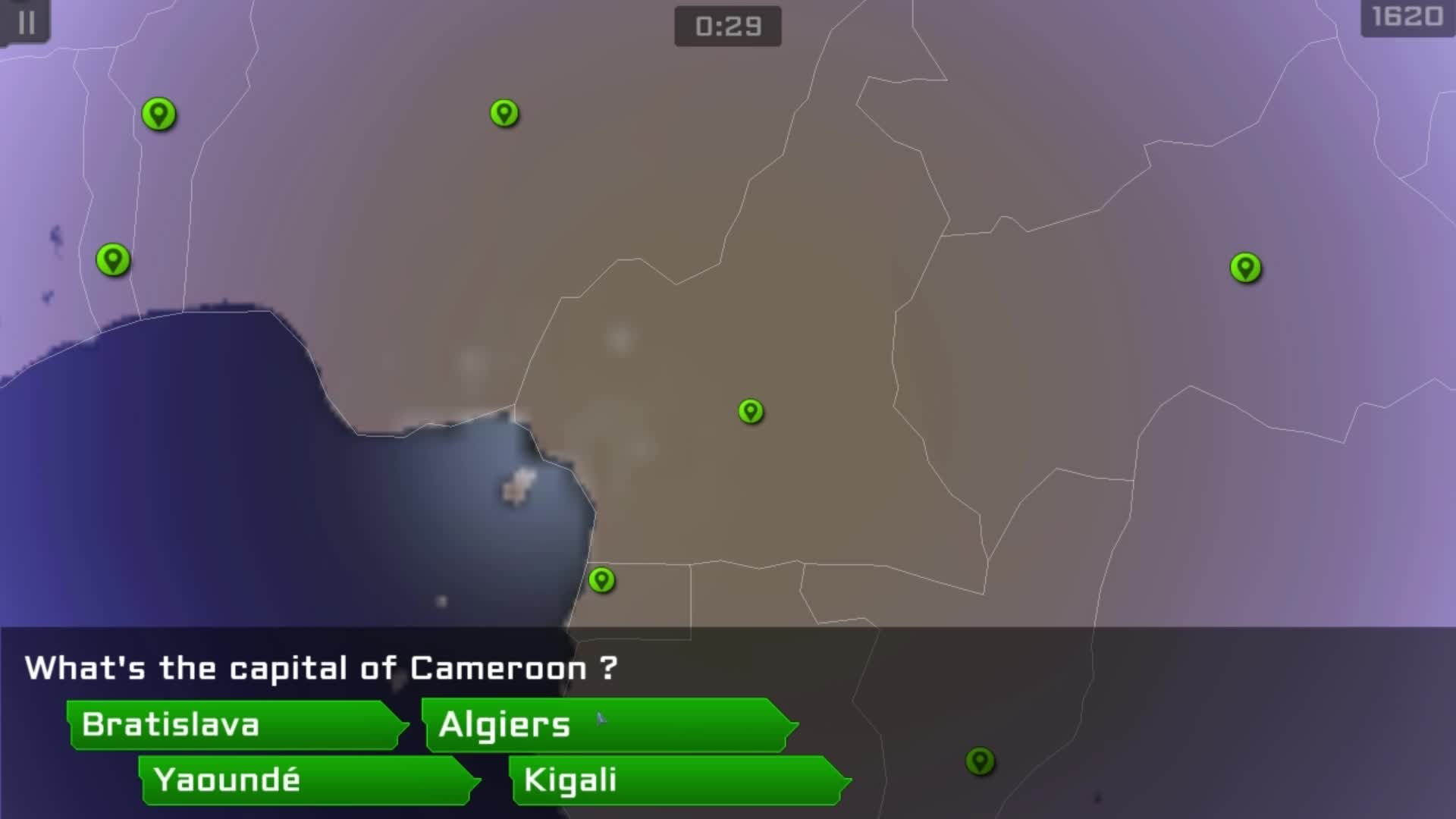The image size is (1456, 819).
Task: Click the pin near the southern coast
Action: (x=603, y=580)
